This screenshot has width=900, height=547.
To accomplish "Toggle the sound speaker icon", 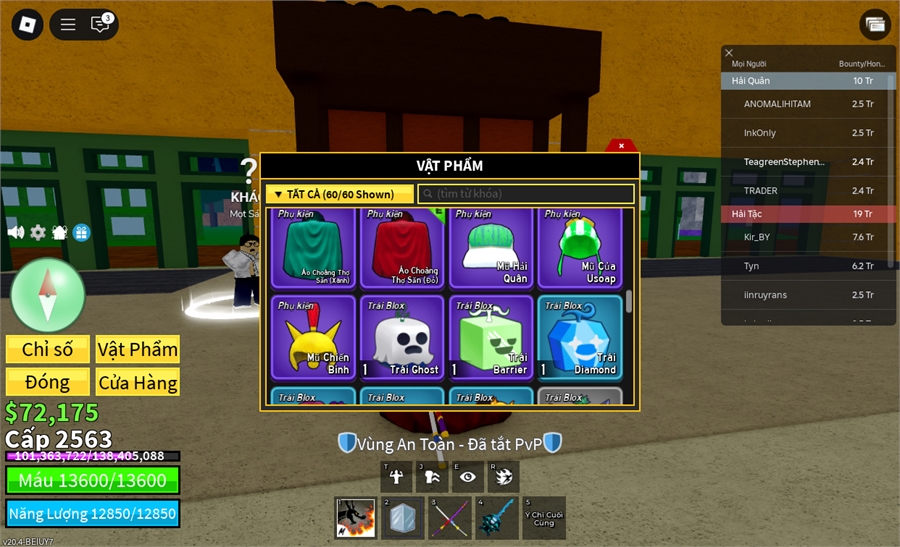I will click(x=16, y=232).
